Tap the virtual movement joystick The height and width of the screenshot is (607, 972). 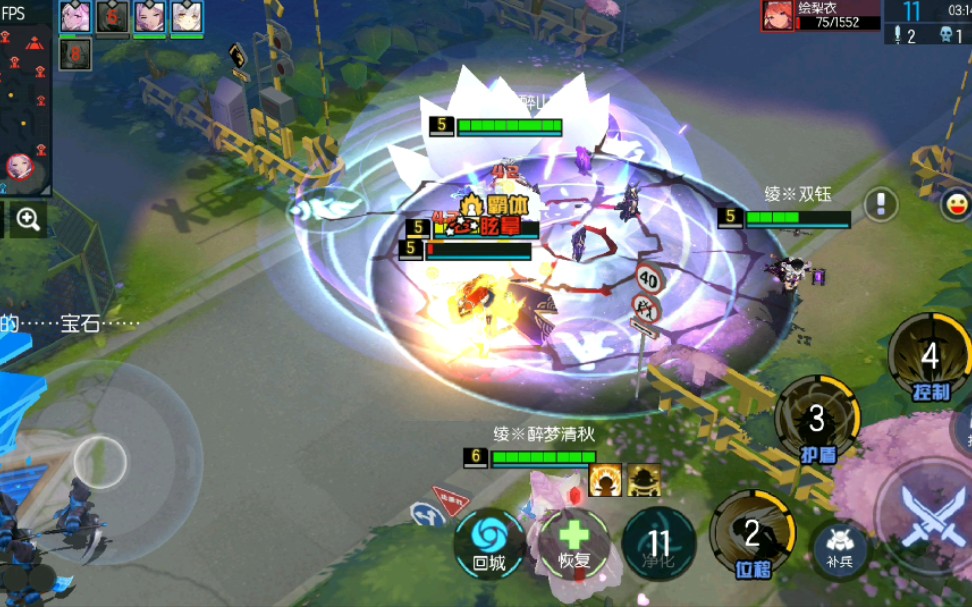point(99,462)
